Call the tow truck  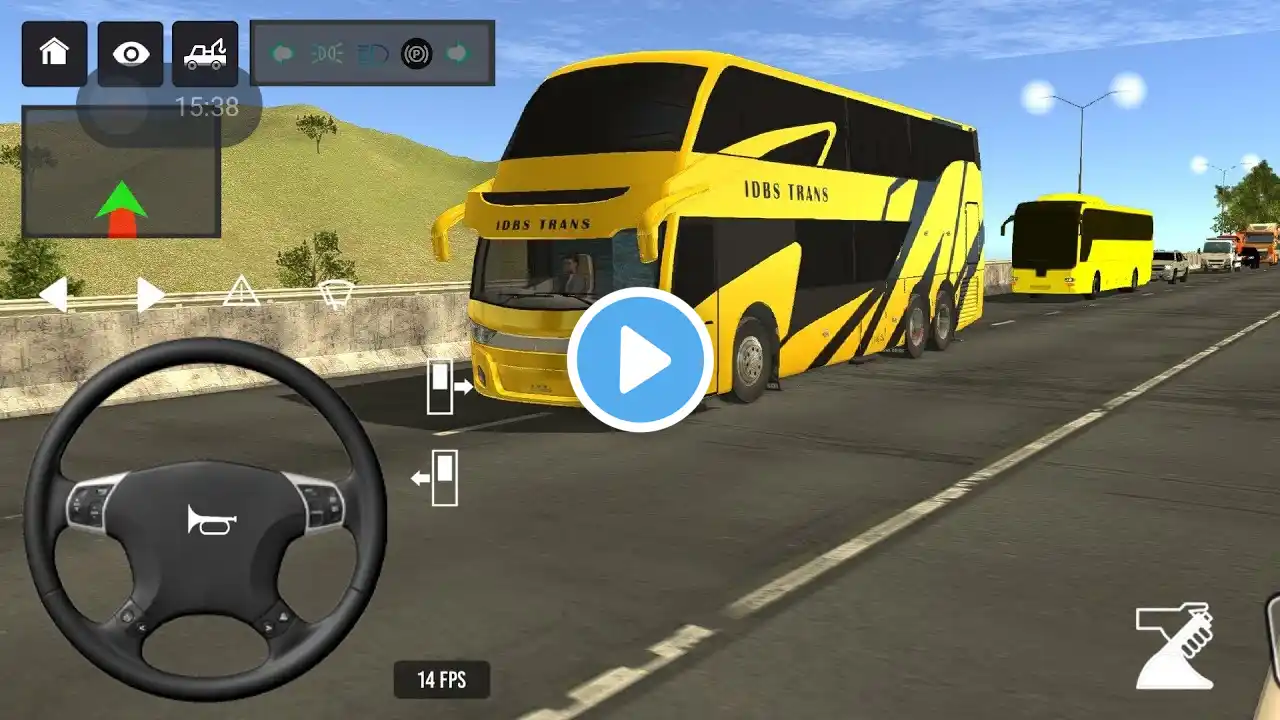tap(205, 53)
